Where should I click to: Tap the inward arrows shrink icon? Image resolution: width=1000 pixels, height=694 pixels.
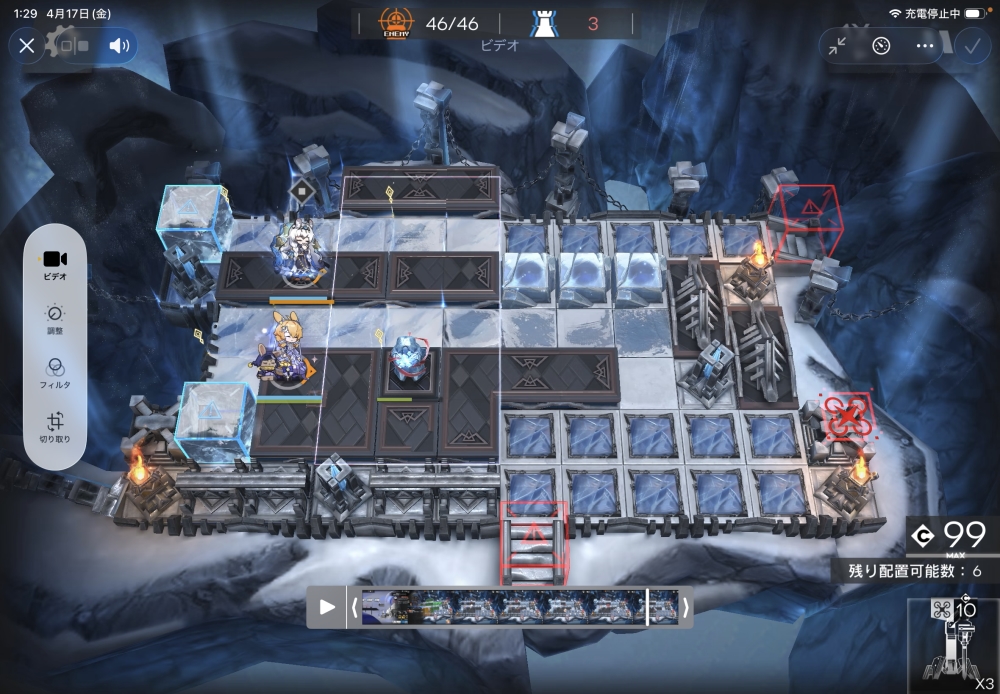[838, 46]
